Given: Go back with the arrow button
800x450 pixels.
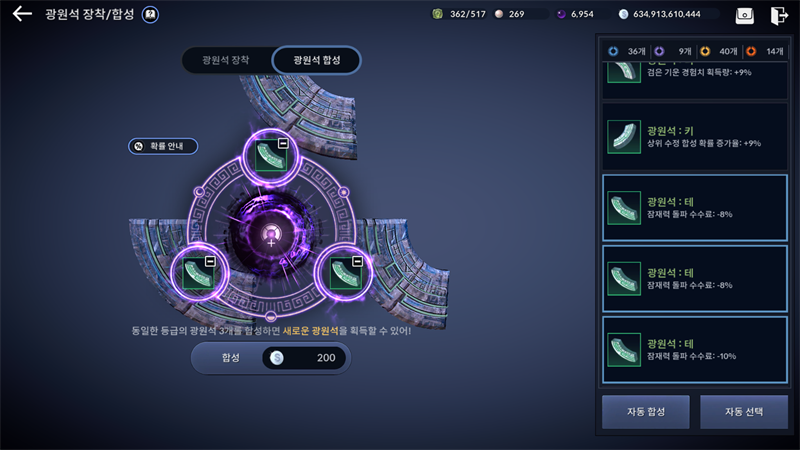Looking at the screenshot, I should coord(22,15).
